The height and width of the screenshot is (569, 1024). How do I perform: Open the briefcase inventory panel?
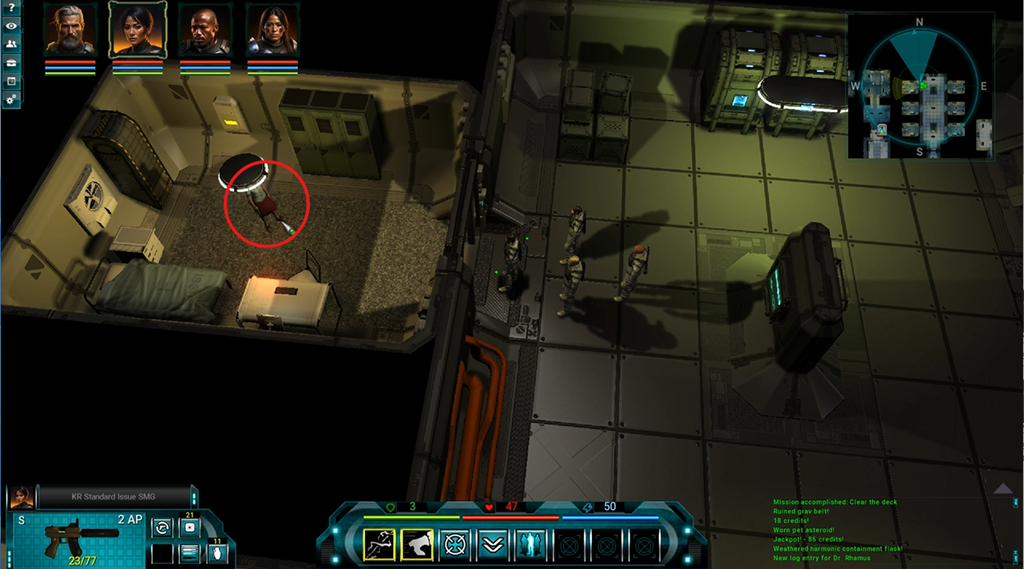pyautogui.click(x=11, y=62)
